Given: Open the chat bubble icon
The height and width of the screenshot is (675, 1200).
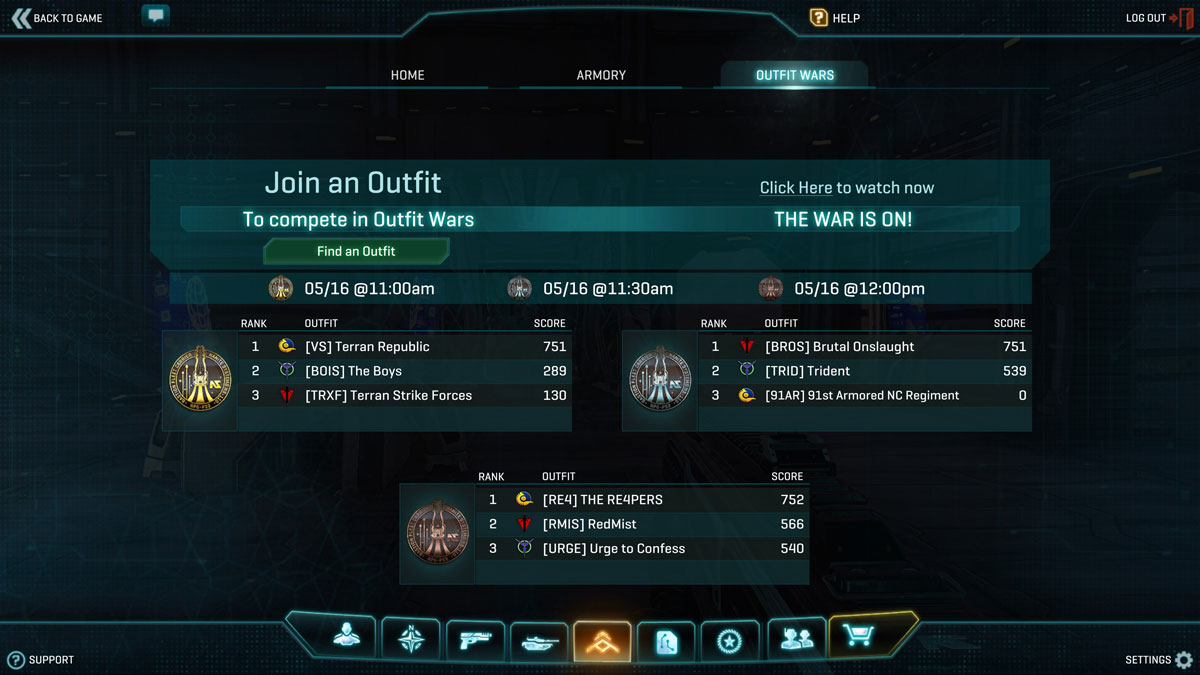Looking at the screenshot, I should point(155,16).
